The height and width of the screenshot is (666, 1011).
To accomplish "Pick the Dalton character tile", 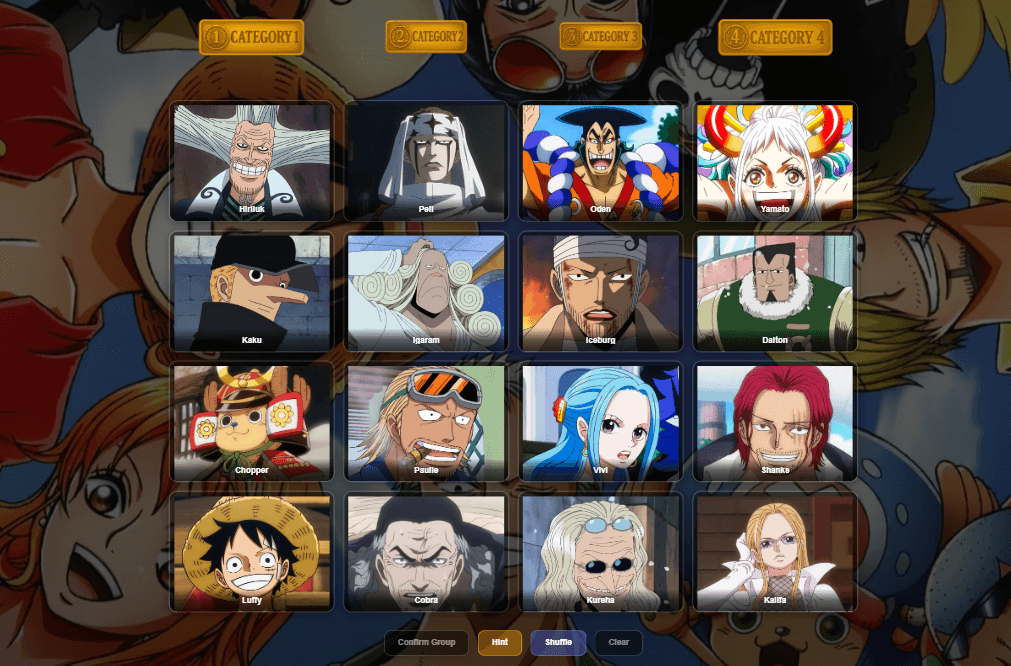I will [x=775, y=292].
